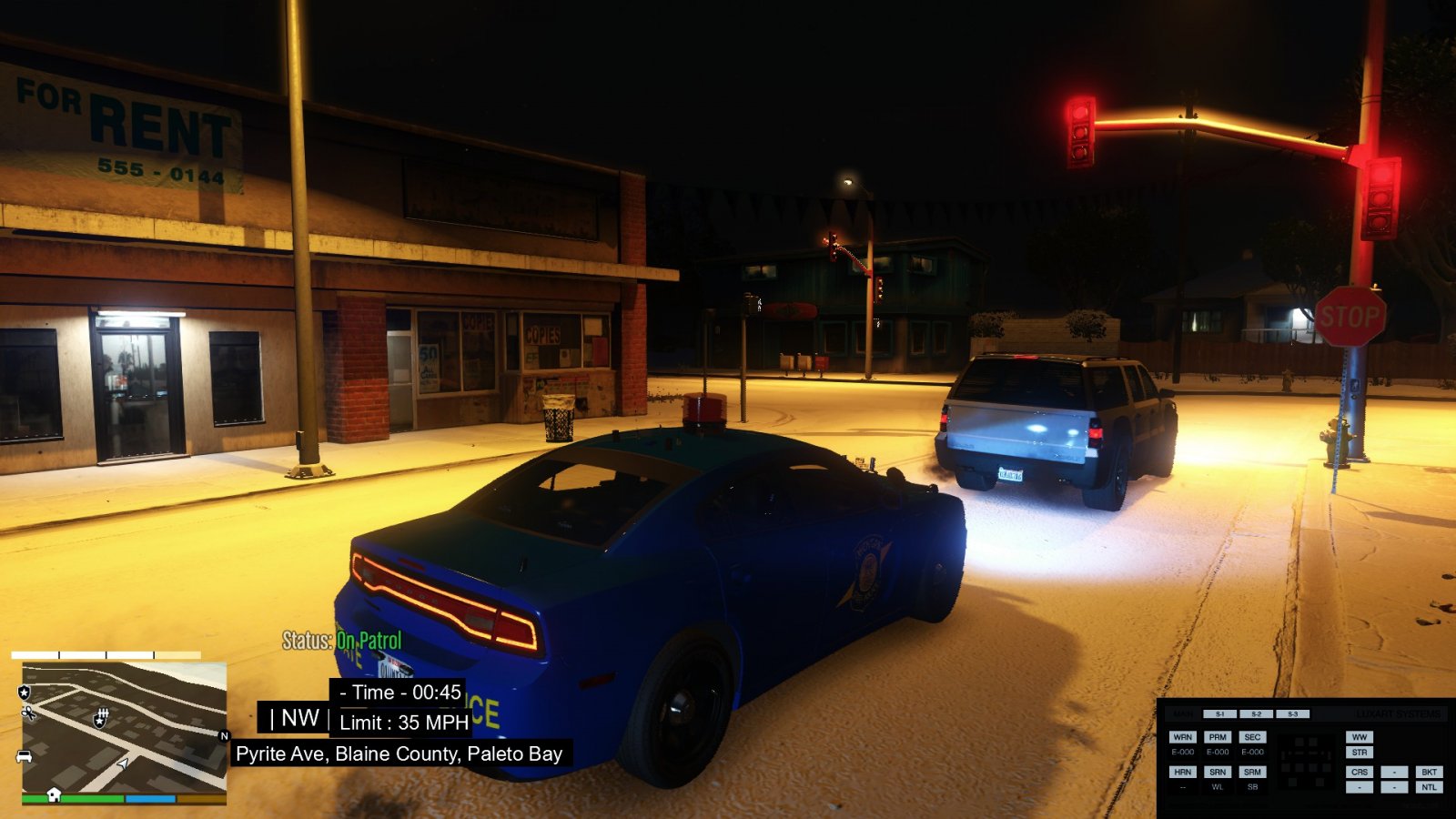Switch to the S-3 siren tone

(x=1292, y=714)
